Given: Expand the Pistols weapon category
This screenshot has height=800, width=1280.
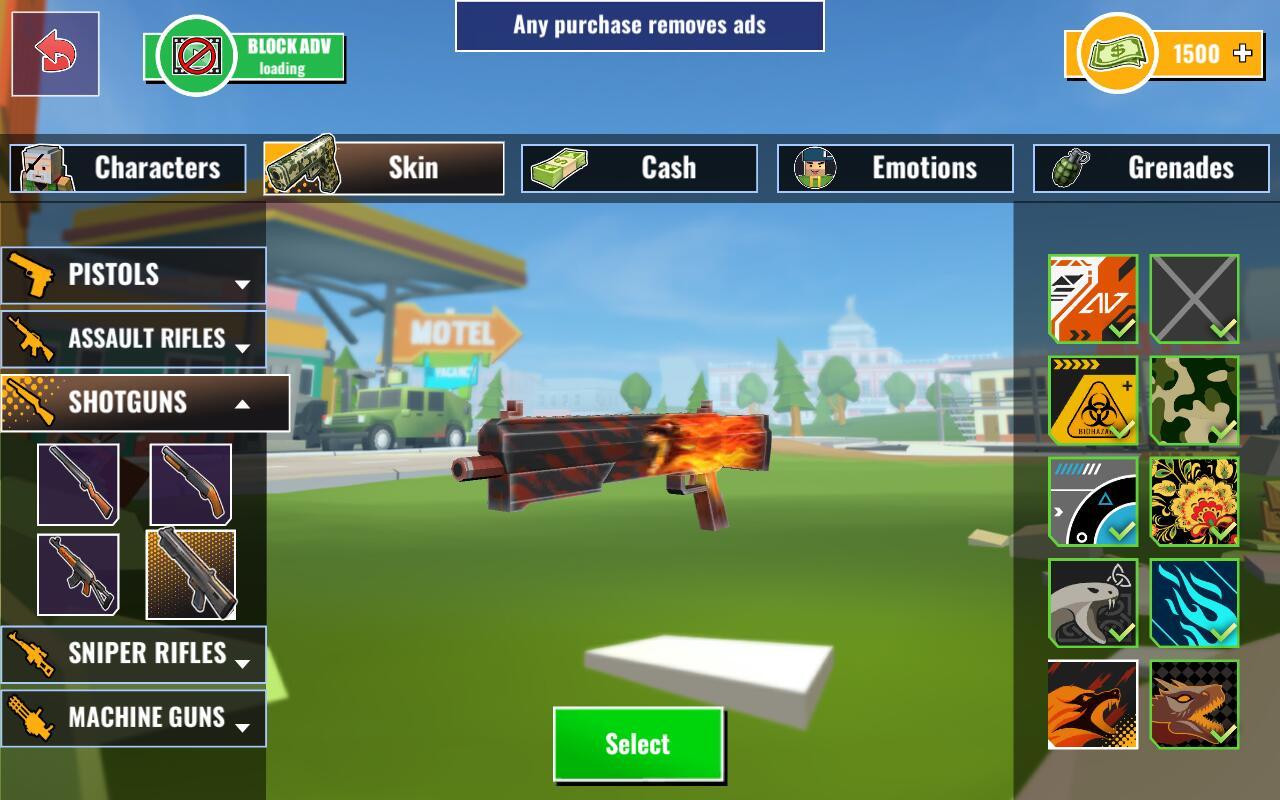Looking at the screenshot, I should pos(133,275).
